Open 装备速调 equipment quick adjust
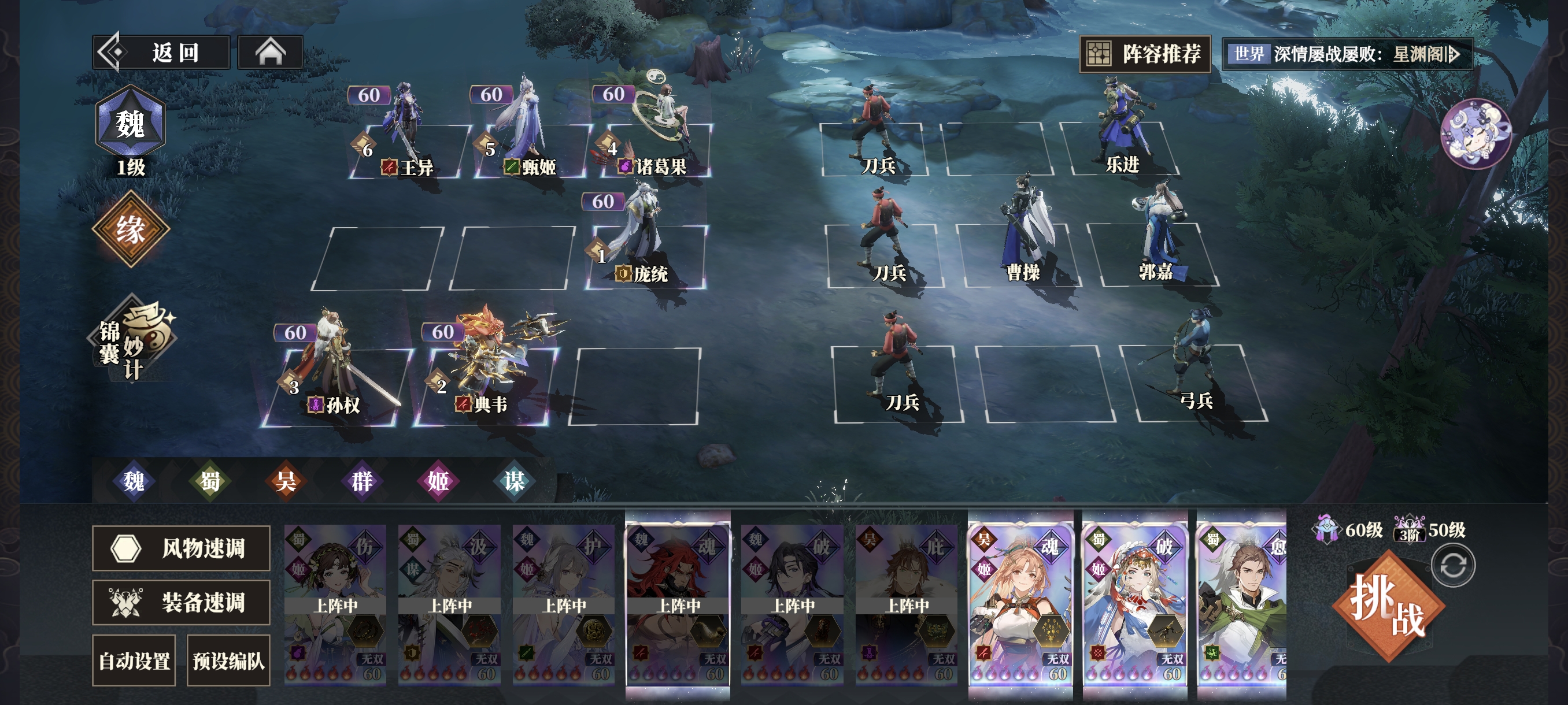This screenshot has width=1568, height=705. [181, 602]
